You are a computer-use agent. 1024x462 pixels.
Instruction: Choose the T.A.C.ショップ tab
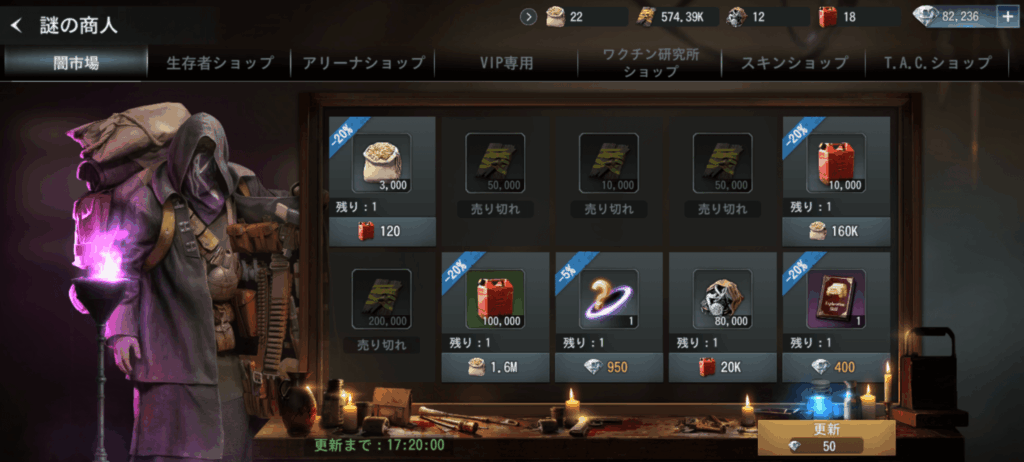[x=937, y=63]
